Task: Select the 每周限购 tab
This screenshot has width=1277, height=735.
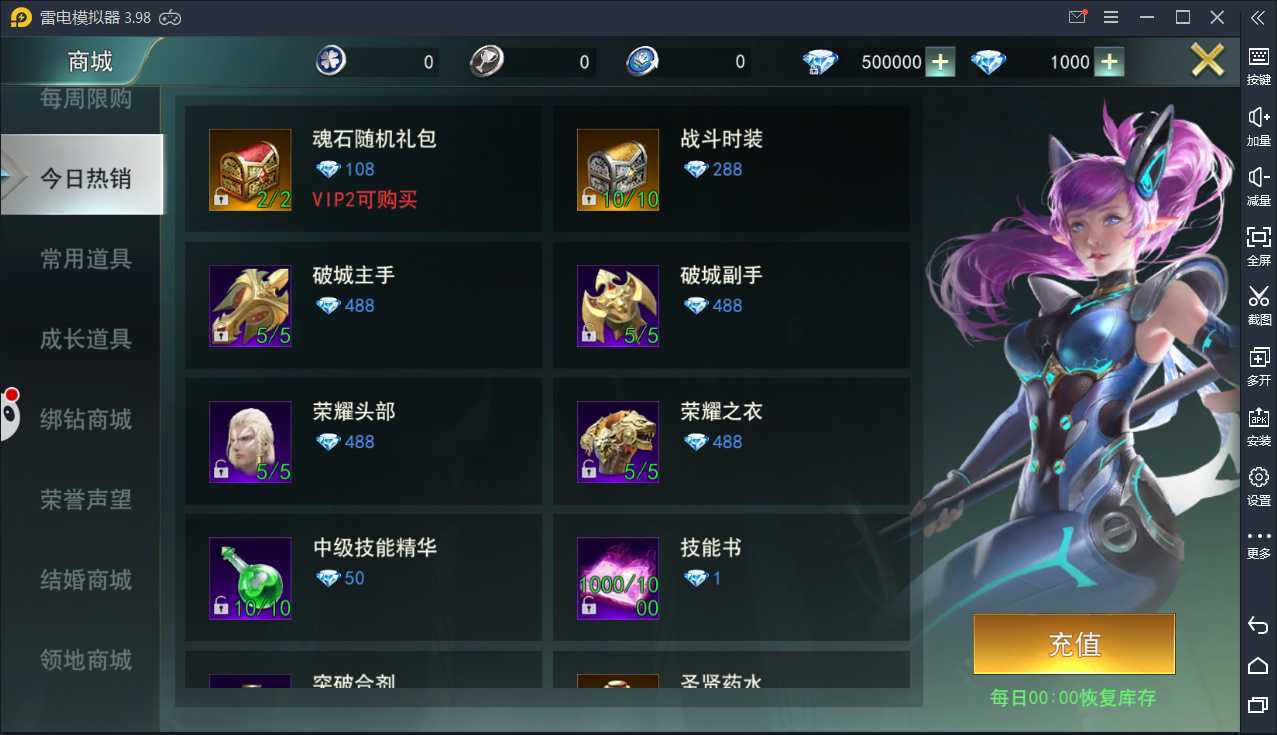Action: point(85,99)
